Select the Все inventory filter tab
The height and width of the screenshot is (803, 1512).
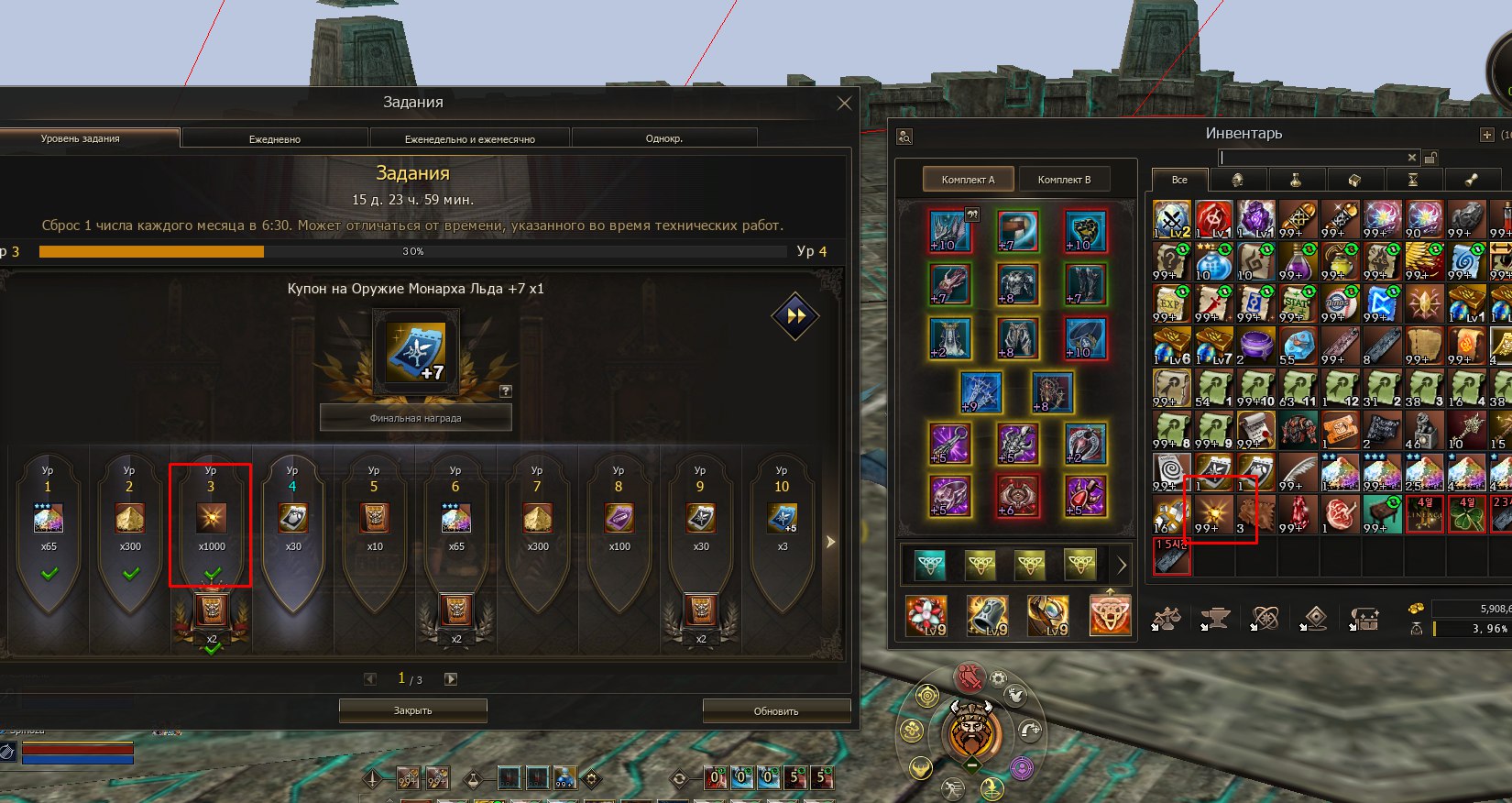click(1179, 180)
